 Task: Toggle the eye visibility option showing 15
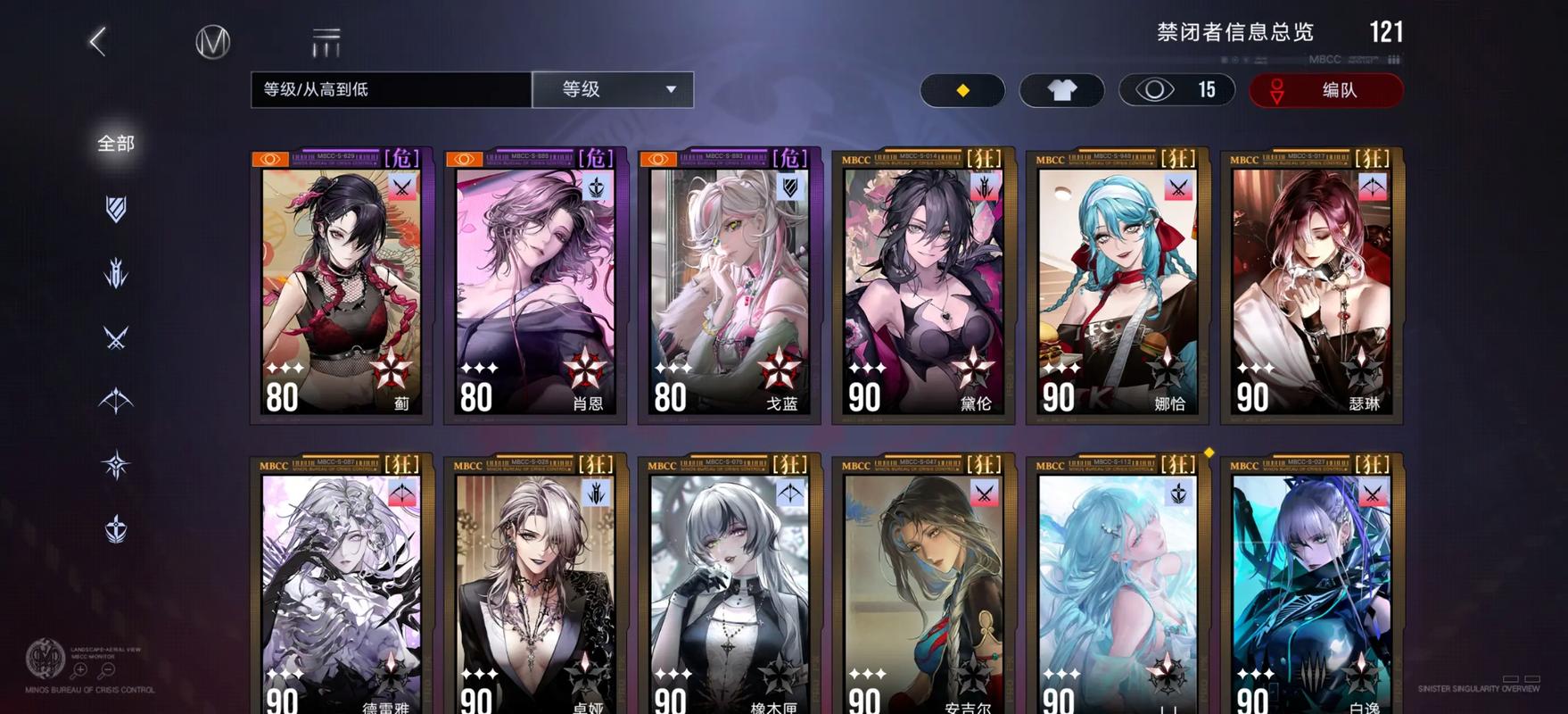[1176, 90]
